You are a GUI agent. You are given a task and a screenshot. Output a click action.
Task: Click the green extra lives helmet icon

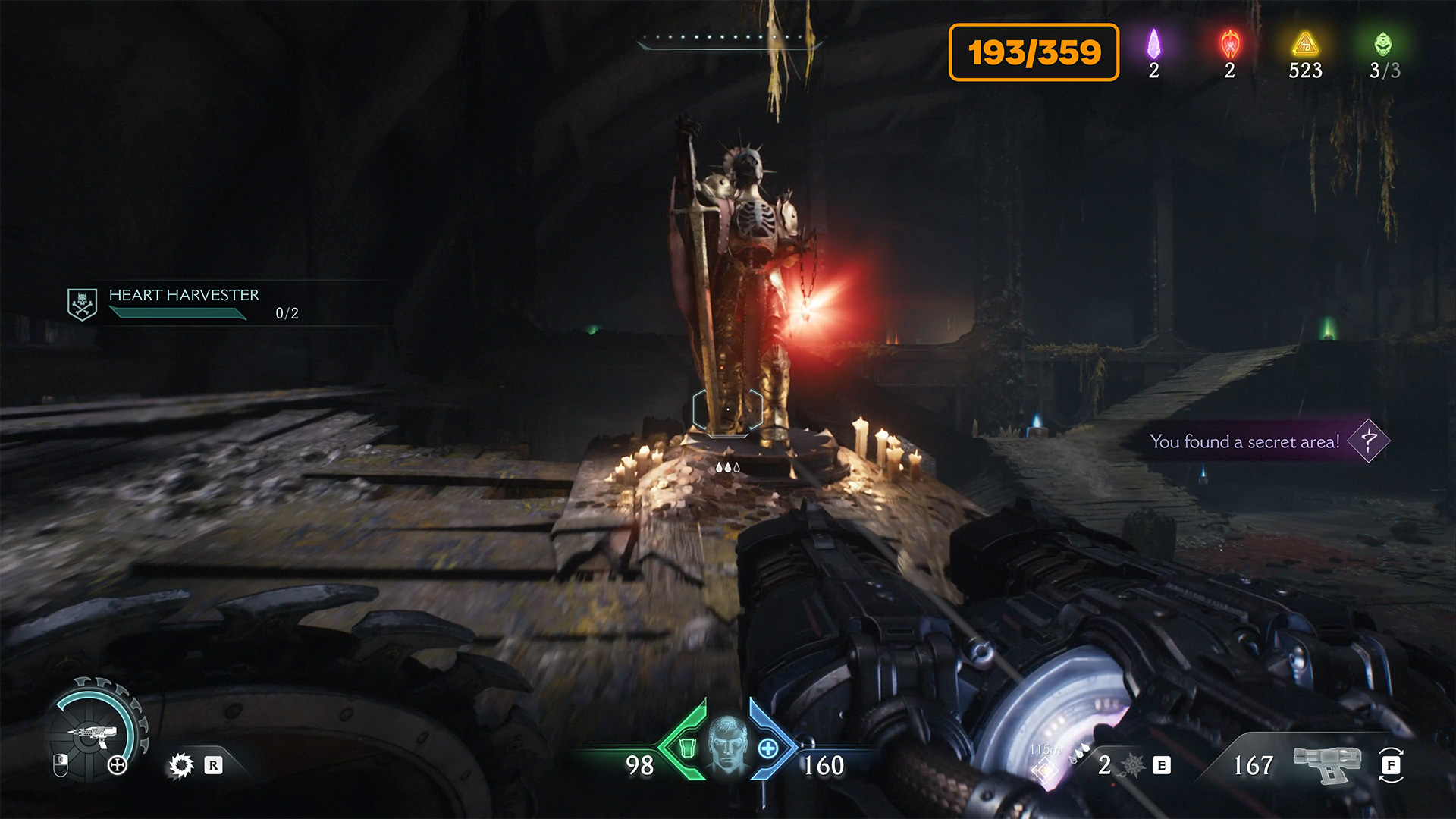[1383, 44]
